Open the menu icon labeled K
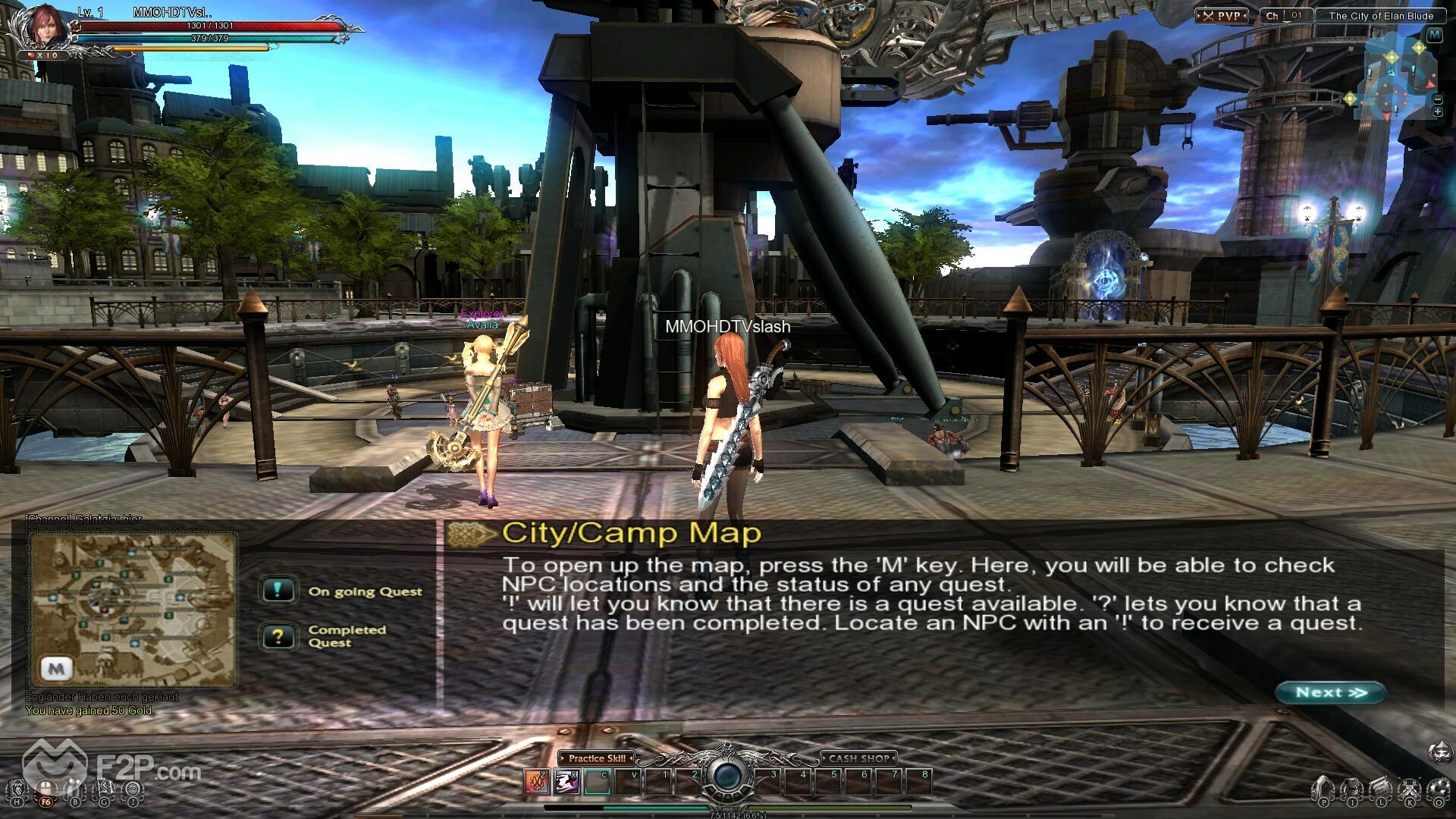The width and height of the screenshot is (1456, 819). pyautogui.click(x=1410, y=790)
